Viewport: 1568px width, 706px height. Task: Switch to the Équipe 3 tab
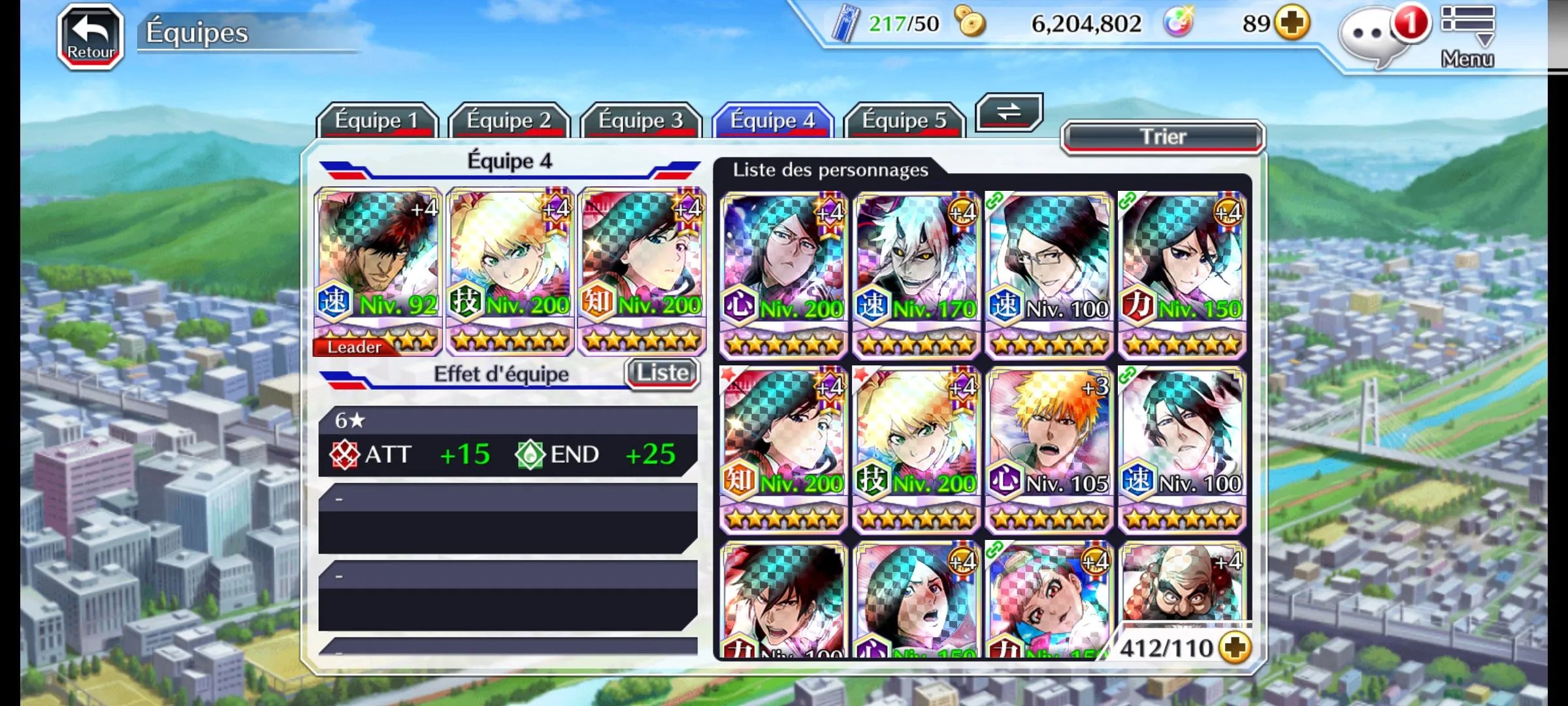640,120
